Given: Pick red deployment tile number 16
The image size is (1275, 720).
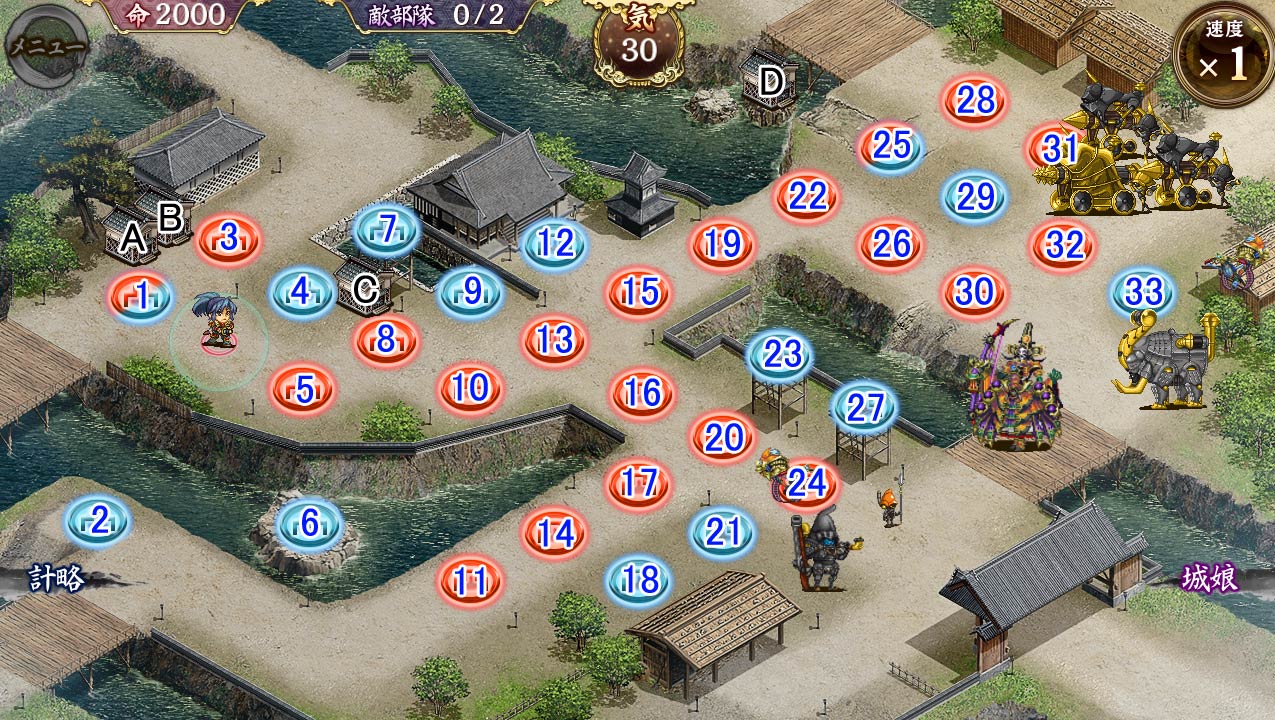Looking at the screenshot, I should 641,393.
